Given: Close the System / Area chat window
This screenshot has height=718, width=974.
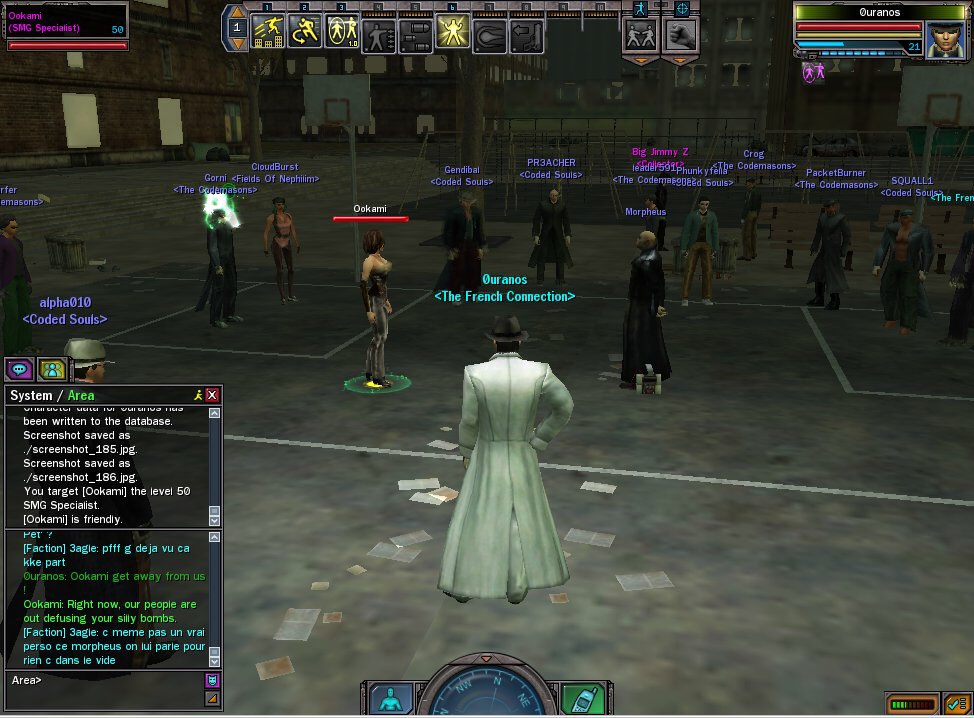Looking at the screenshot, I should (212, 395).
